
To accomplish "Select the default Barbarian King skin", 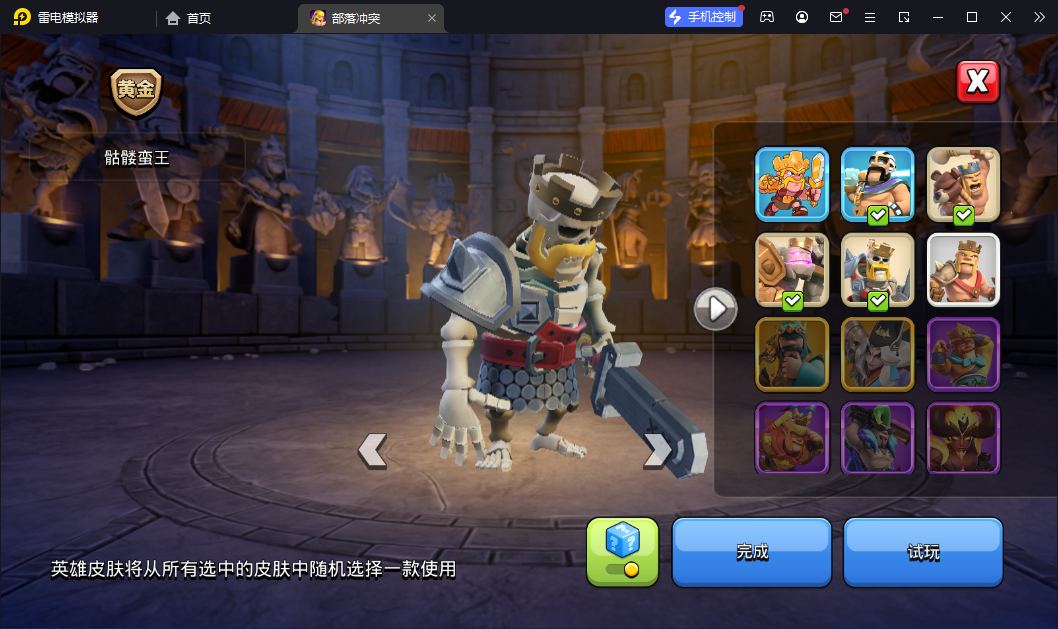I will 963,269.
